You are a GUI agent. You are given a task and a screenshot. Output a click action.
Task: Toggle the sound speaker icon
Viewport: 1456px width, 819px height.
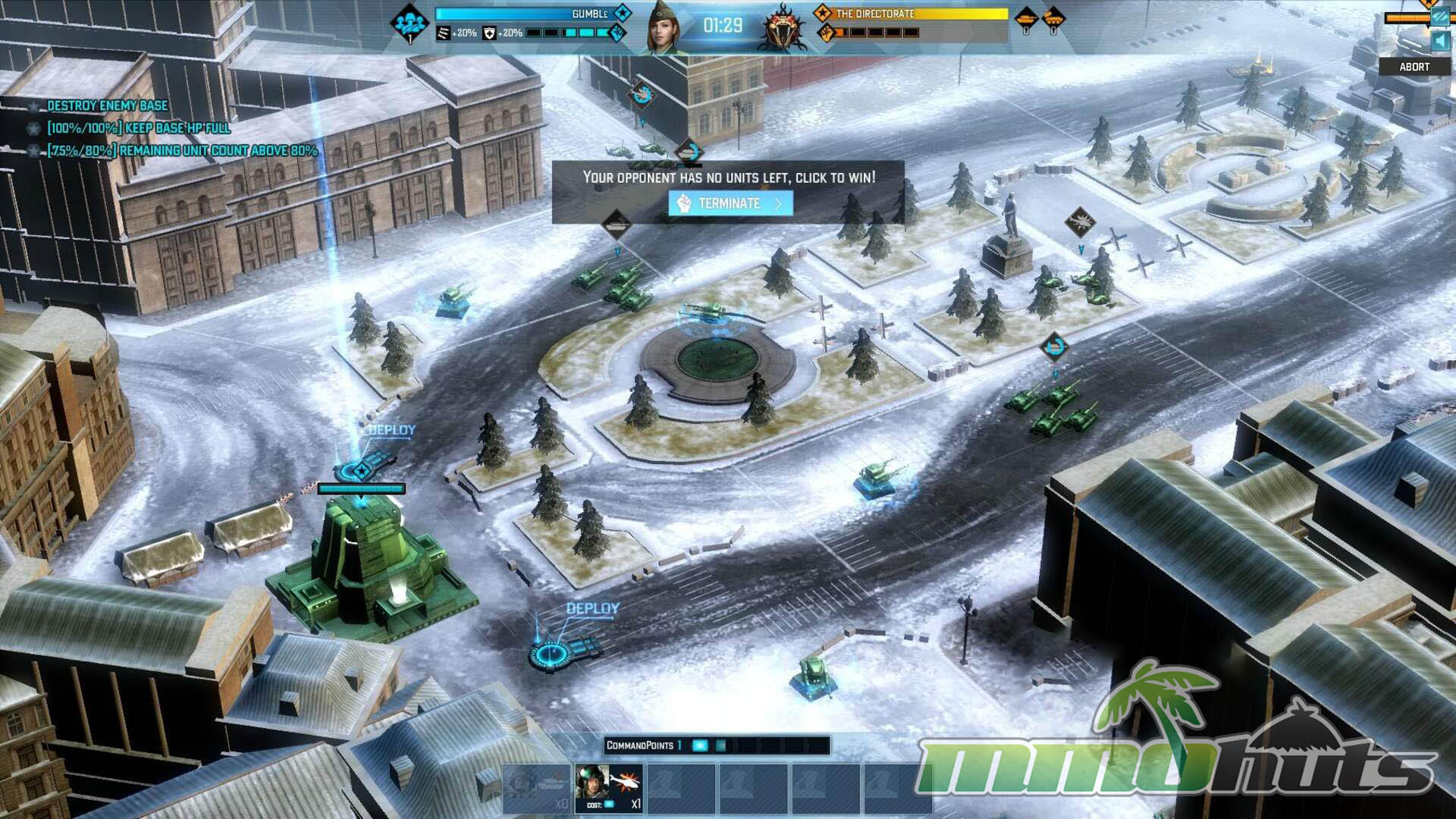click(1439, 41)
